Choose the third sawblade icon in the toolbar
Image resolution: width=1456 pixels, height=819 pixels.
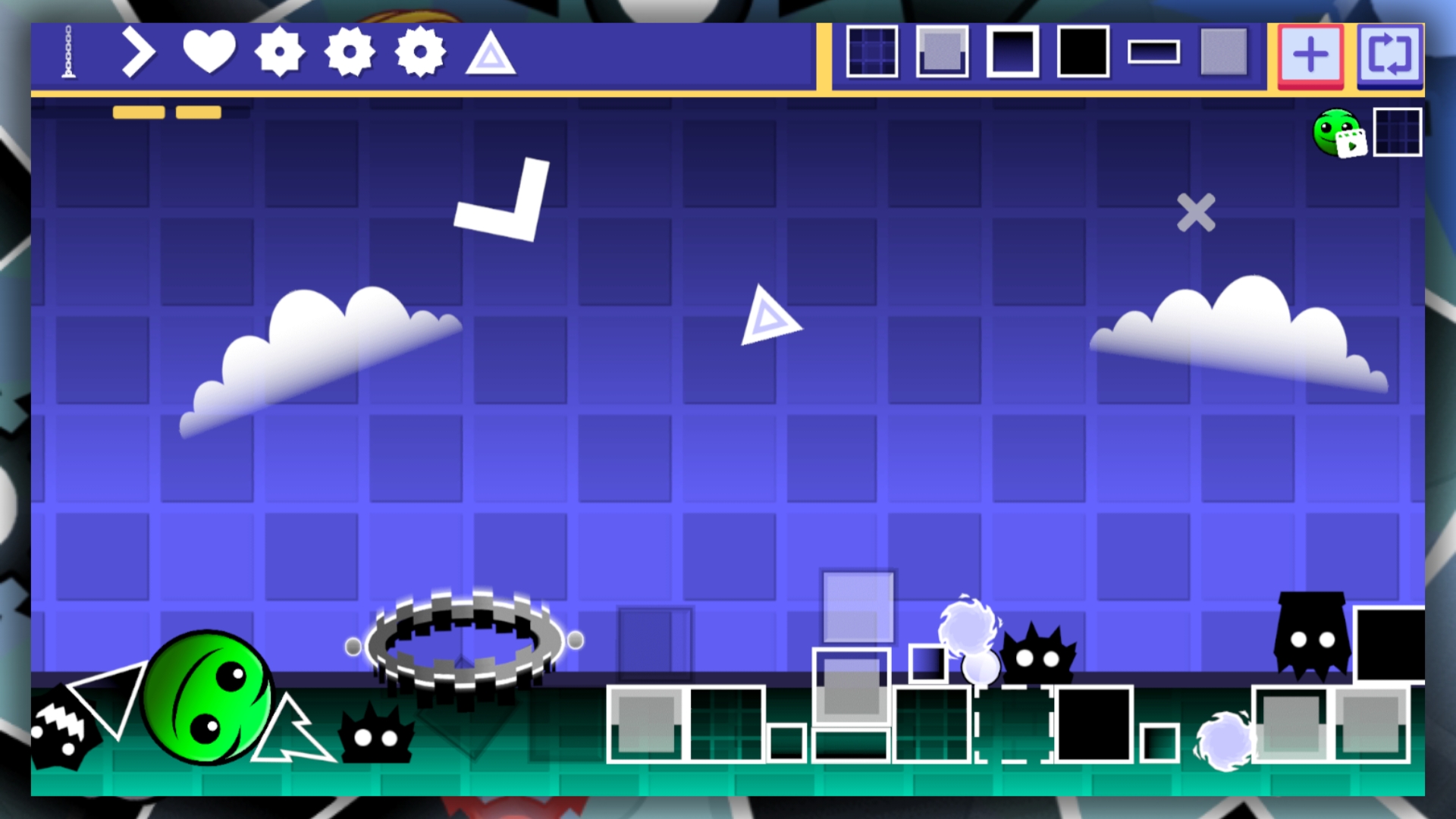pyautogui.click(x=421, y=53)
